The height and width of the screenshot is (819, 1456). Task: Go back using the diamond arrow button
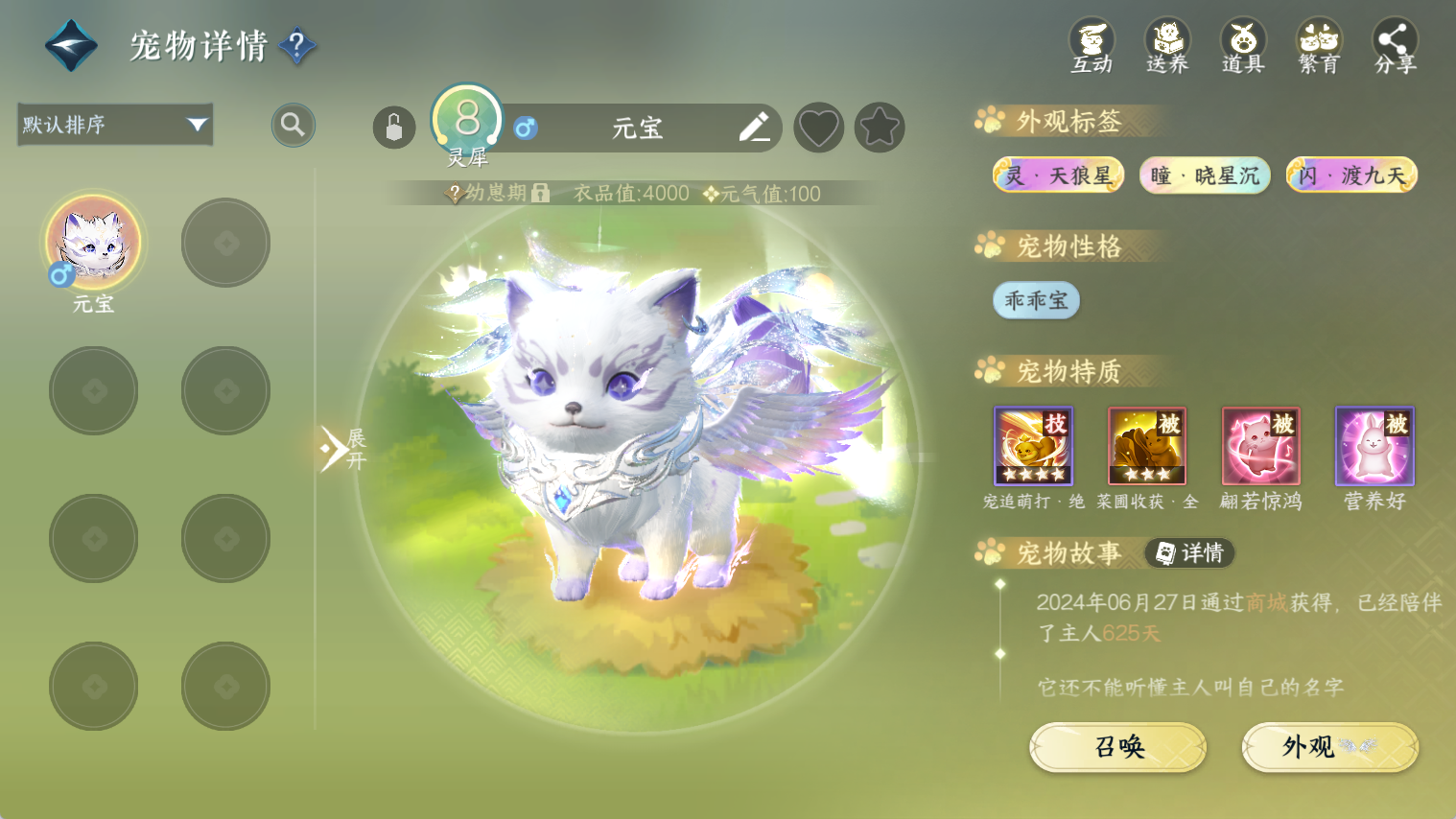(x=71, y=45)
